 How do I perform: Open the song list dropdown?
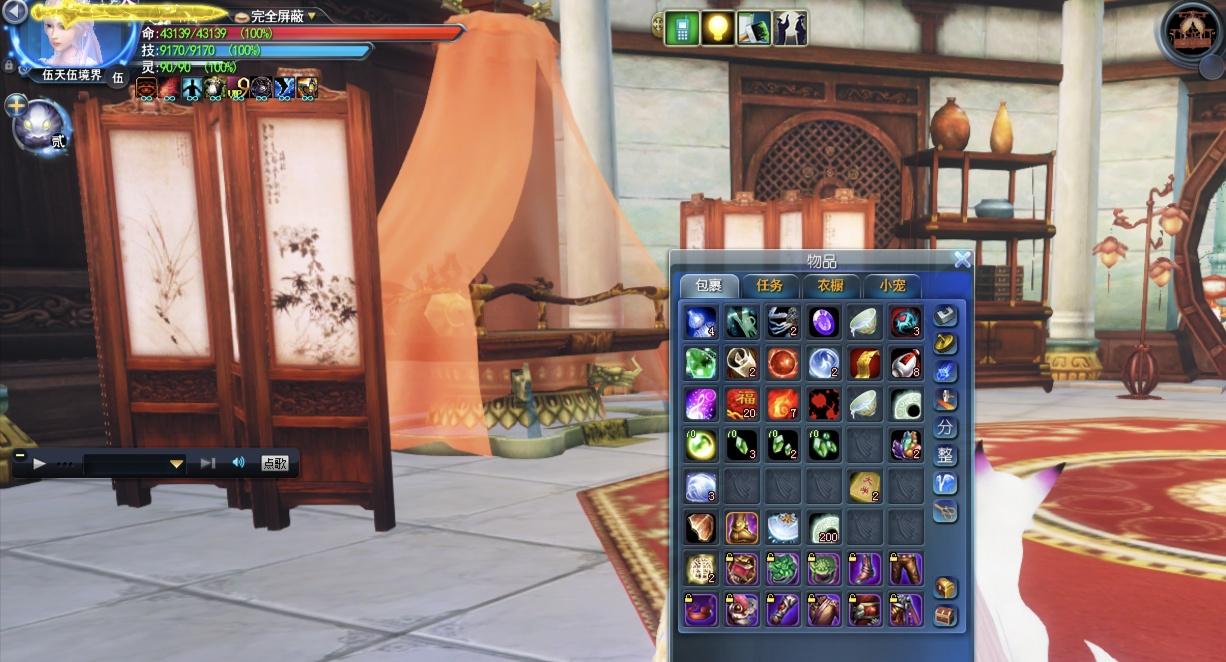[x=176, y=464]
